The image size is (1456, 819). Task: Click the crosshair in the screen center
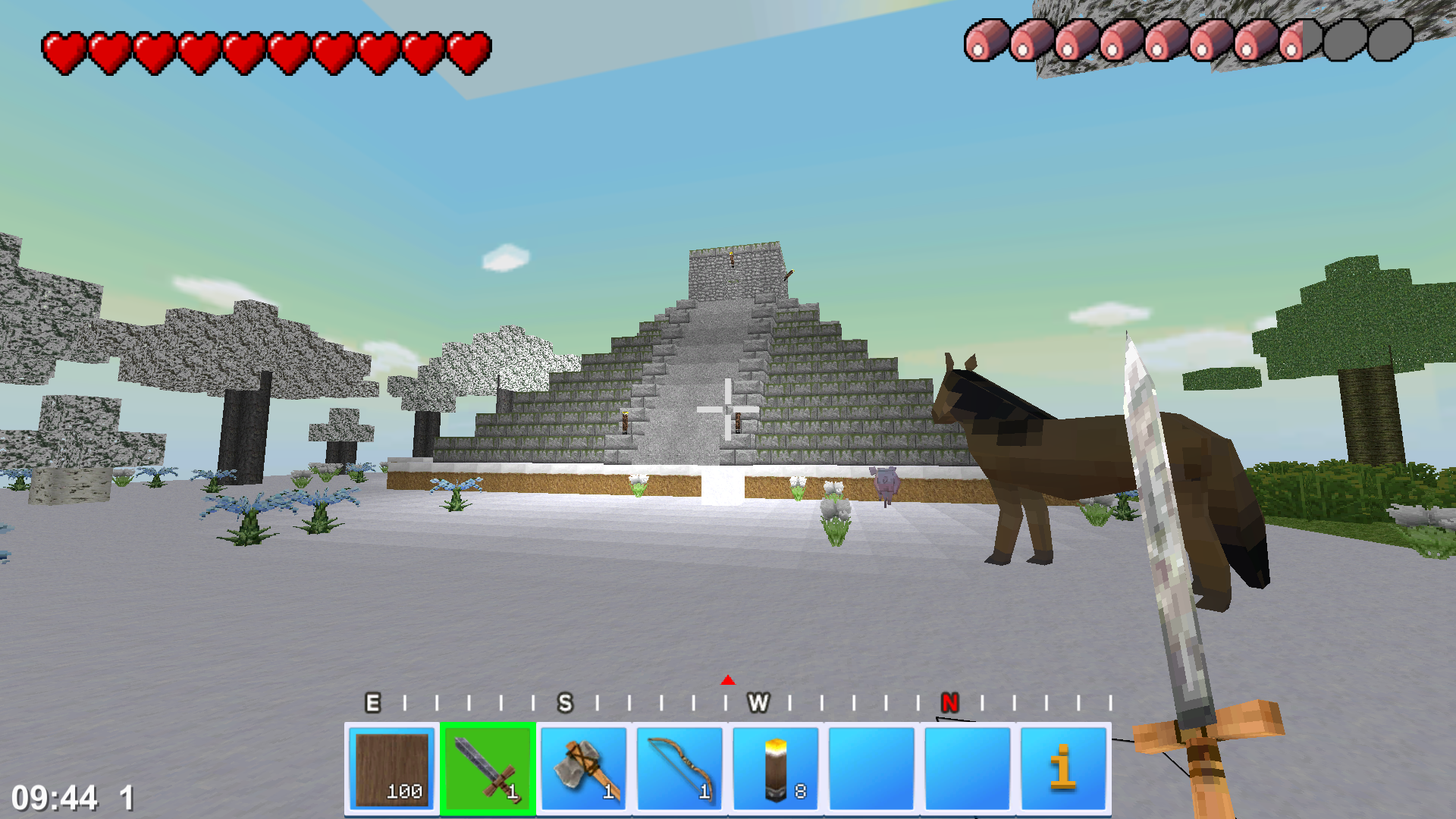[728, 409]
